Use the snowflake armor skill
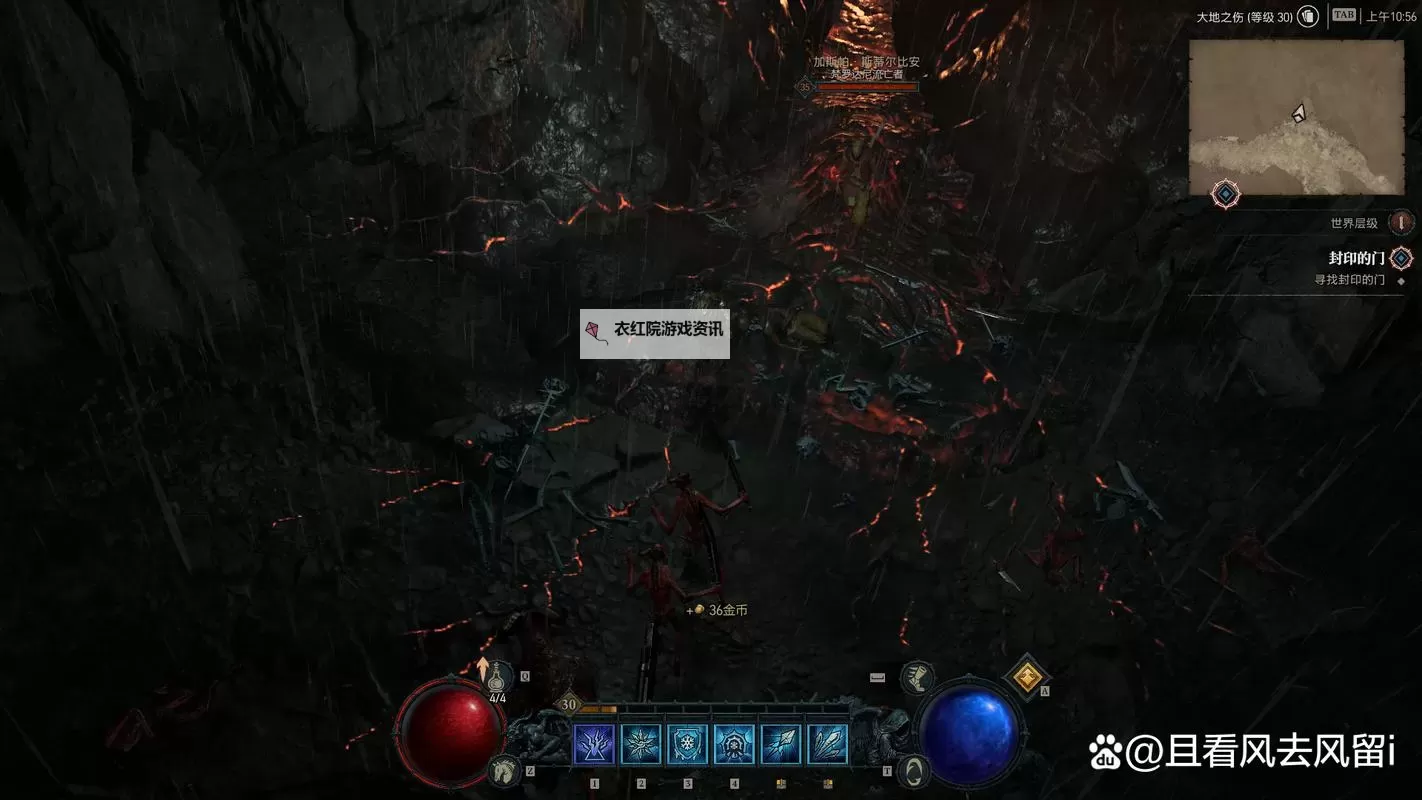Screen dimensions: 1422x800 734,745
